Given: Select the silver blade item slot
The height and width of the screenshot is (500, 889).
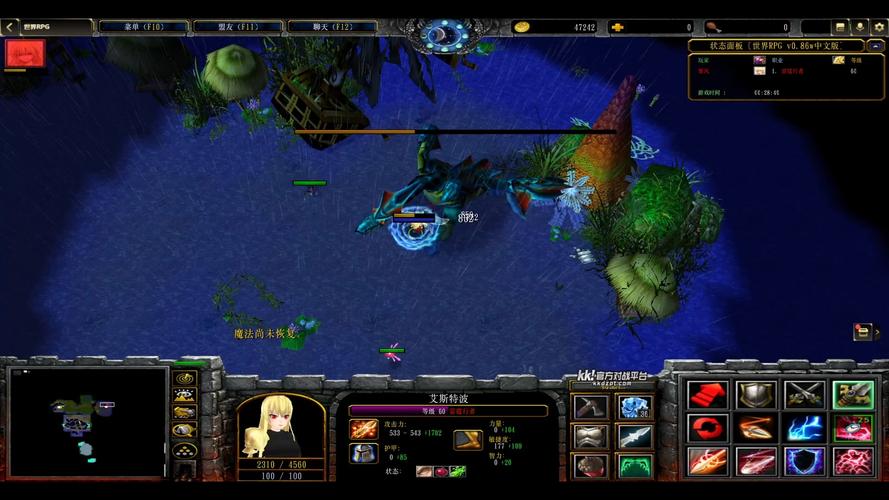Looking at the screenshot, I should [x=635, y=437].
